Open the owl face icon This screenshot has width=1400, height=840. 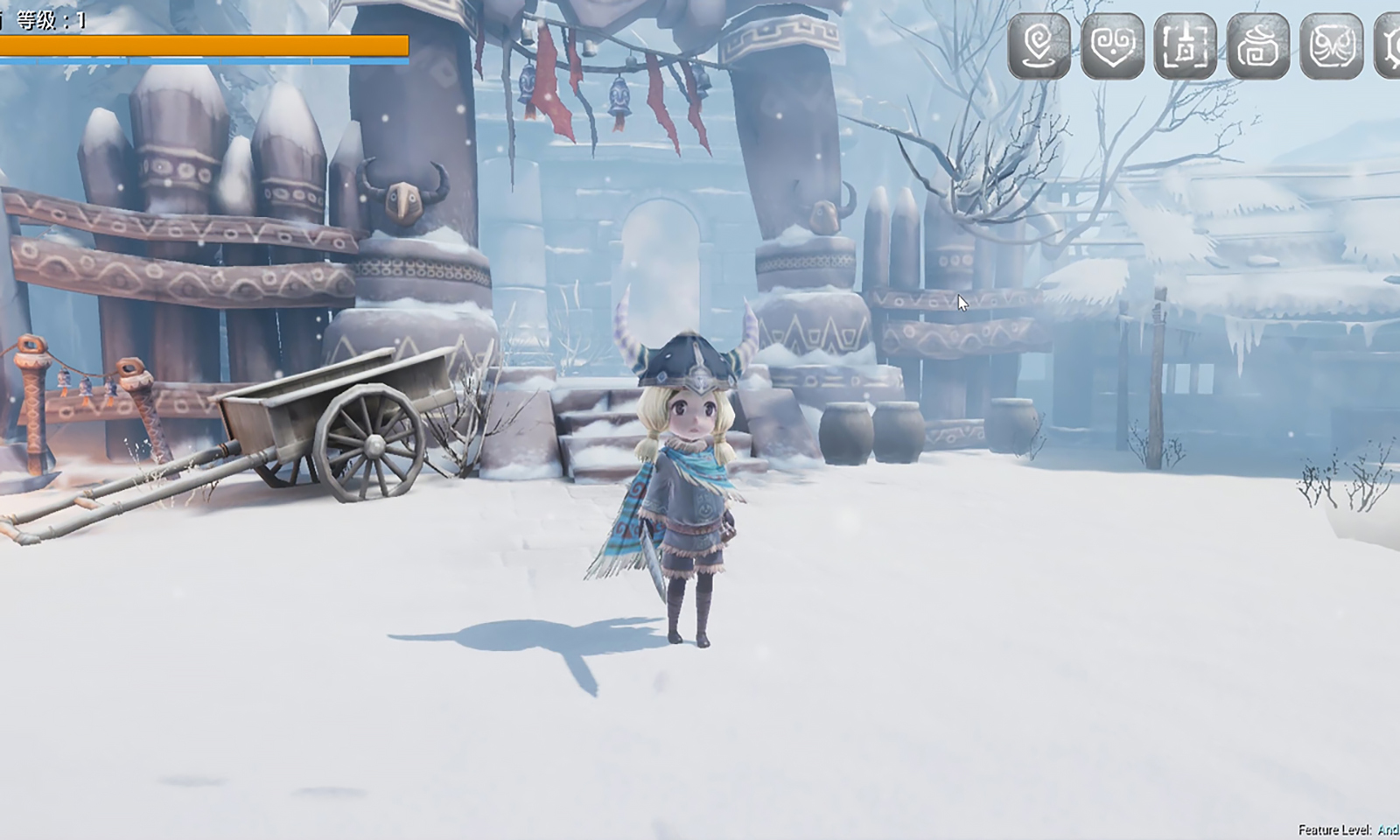[1331, 45]
